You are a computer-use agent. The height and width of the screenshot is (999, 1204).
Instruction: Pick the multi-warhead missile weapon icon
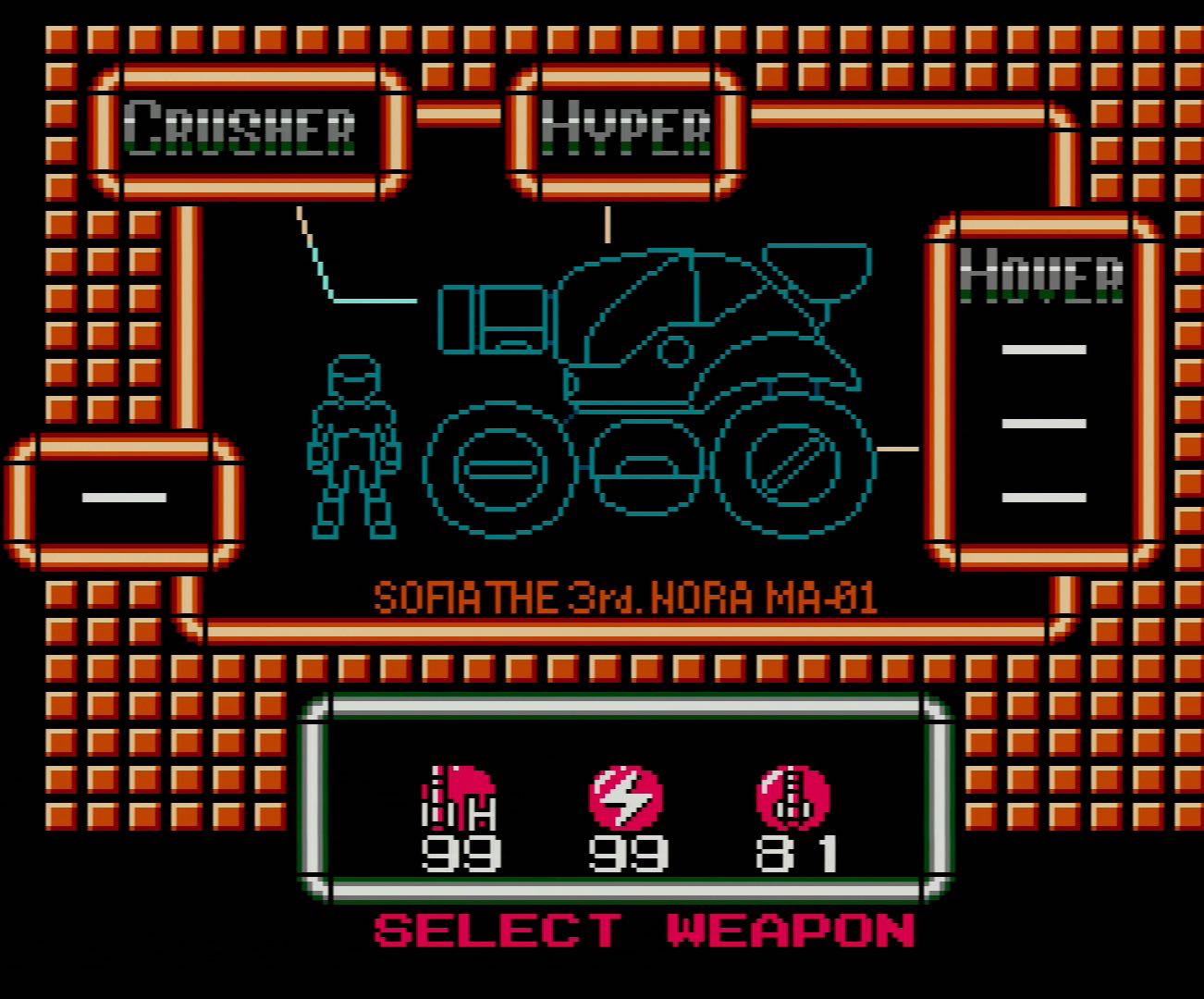coord(792,797)
